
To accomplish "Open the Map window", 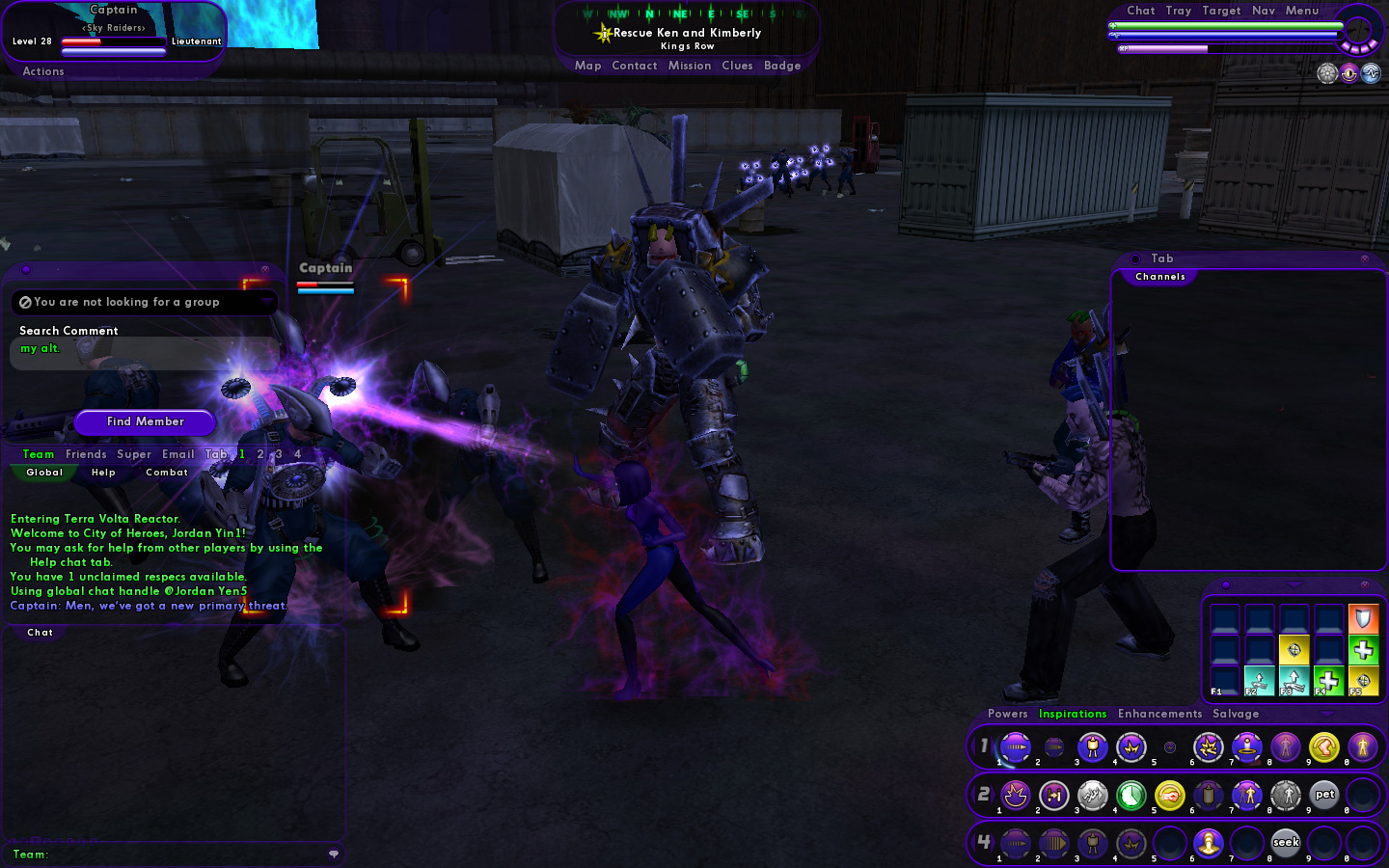I will coord(587,66).
